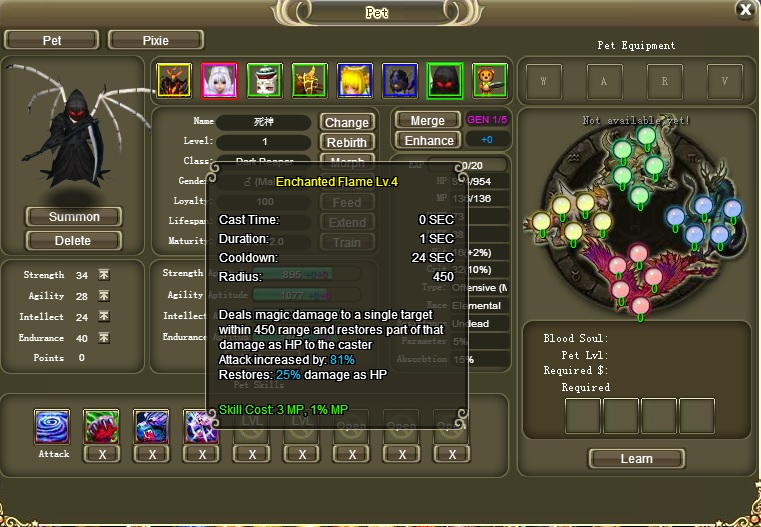Increase Endurance by one point

click(104, 338)
